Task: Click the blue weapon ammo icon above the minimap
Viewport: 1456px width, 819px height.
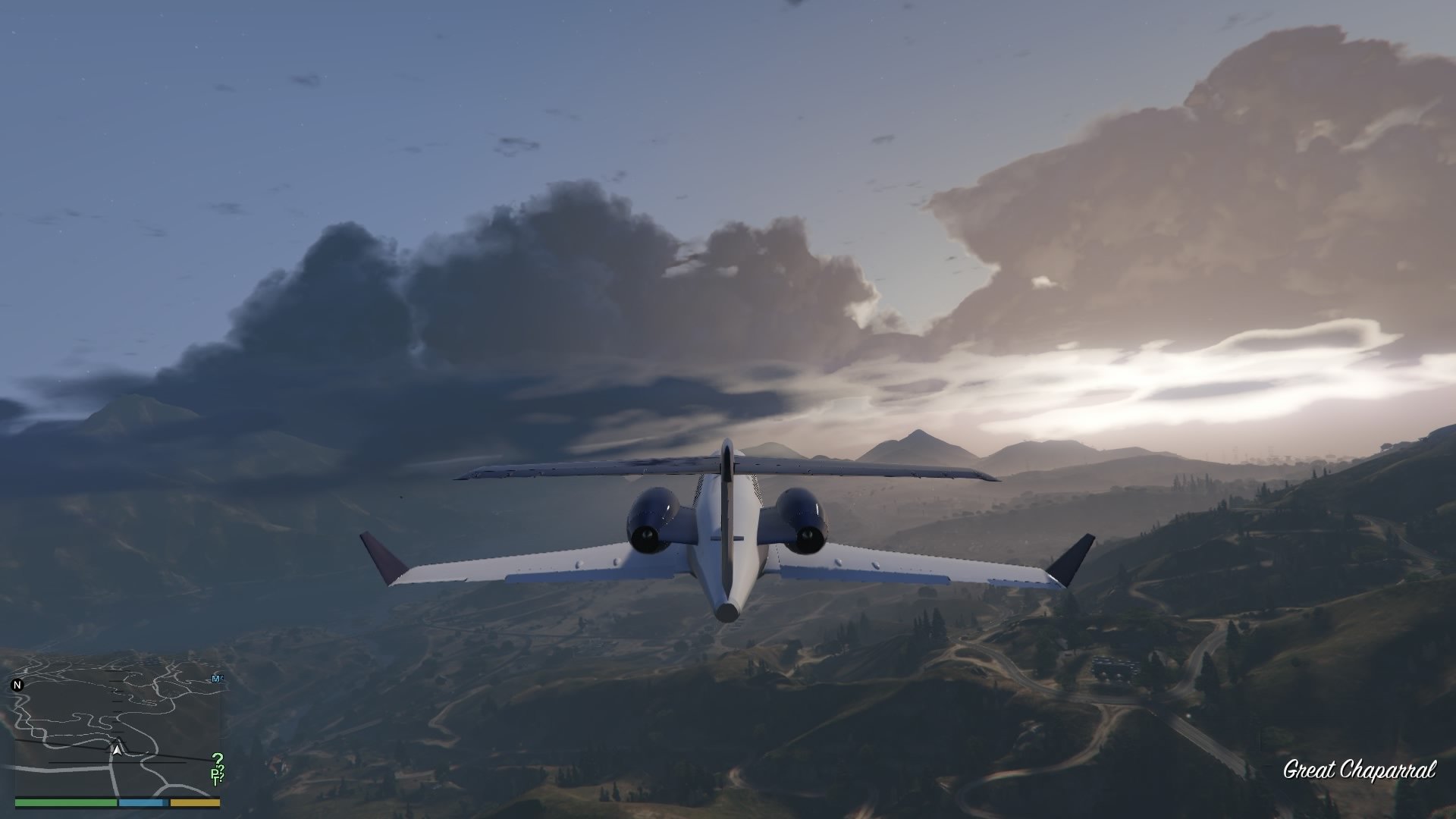Action: (217, 678)
